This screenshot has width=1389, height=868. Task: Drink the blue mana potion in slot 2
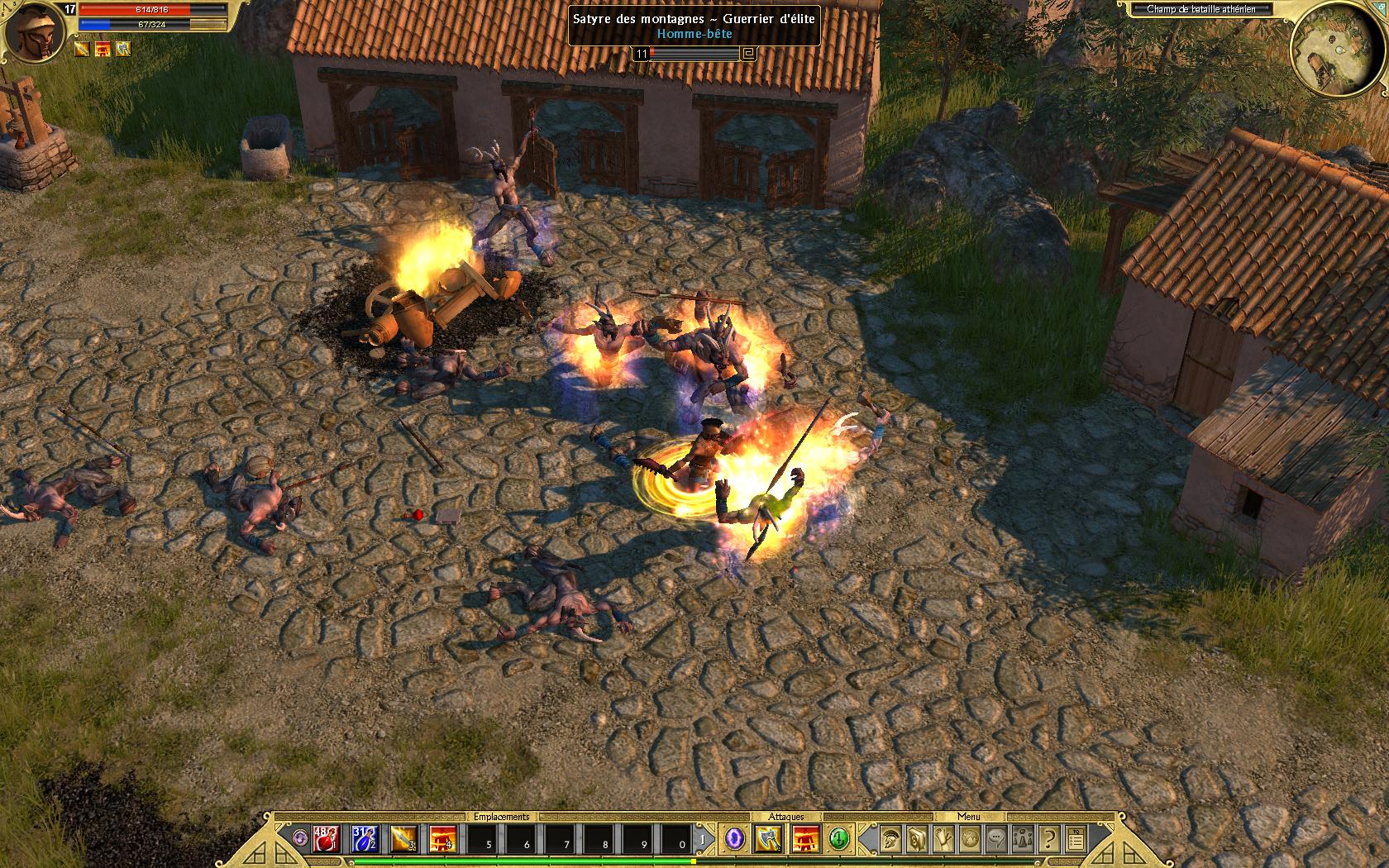click(x=365, y=840)
